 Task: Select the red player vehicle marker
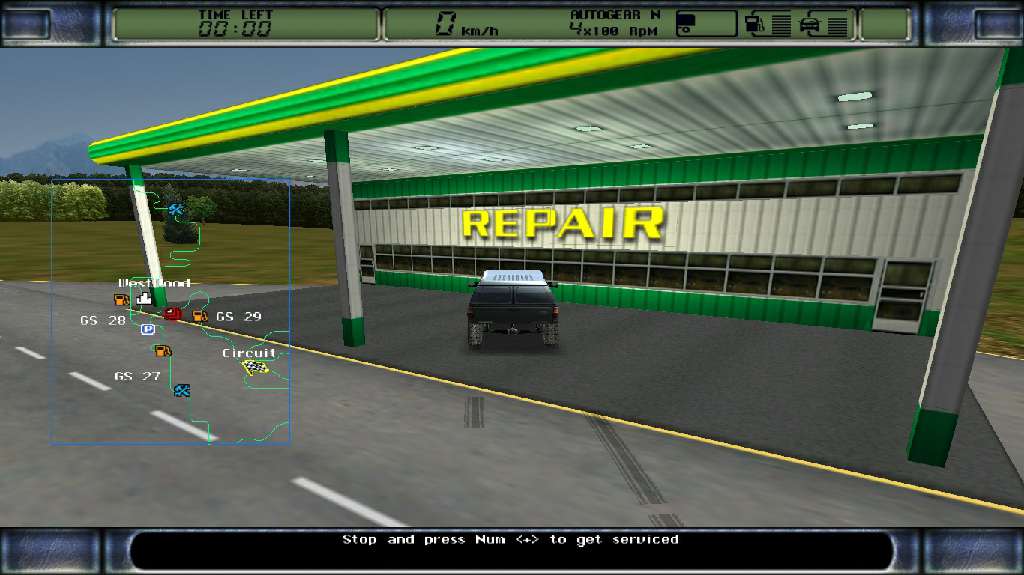pyautogui.click(x=173, y=314)
